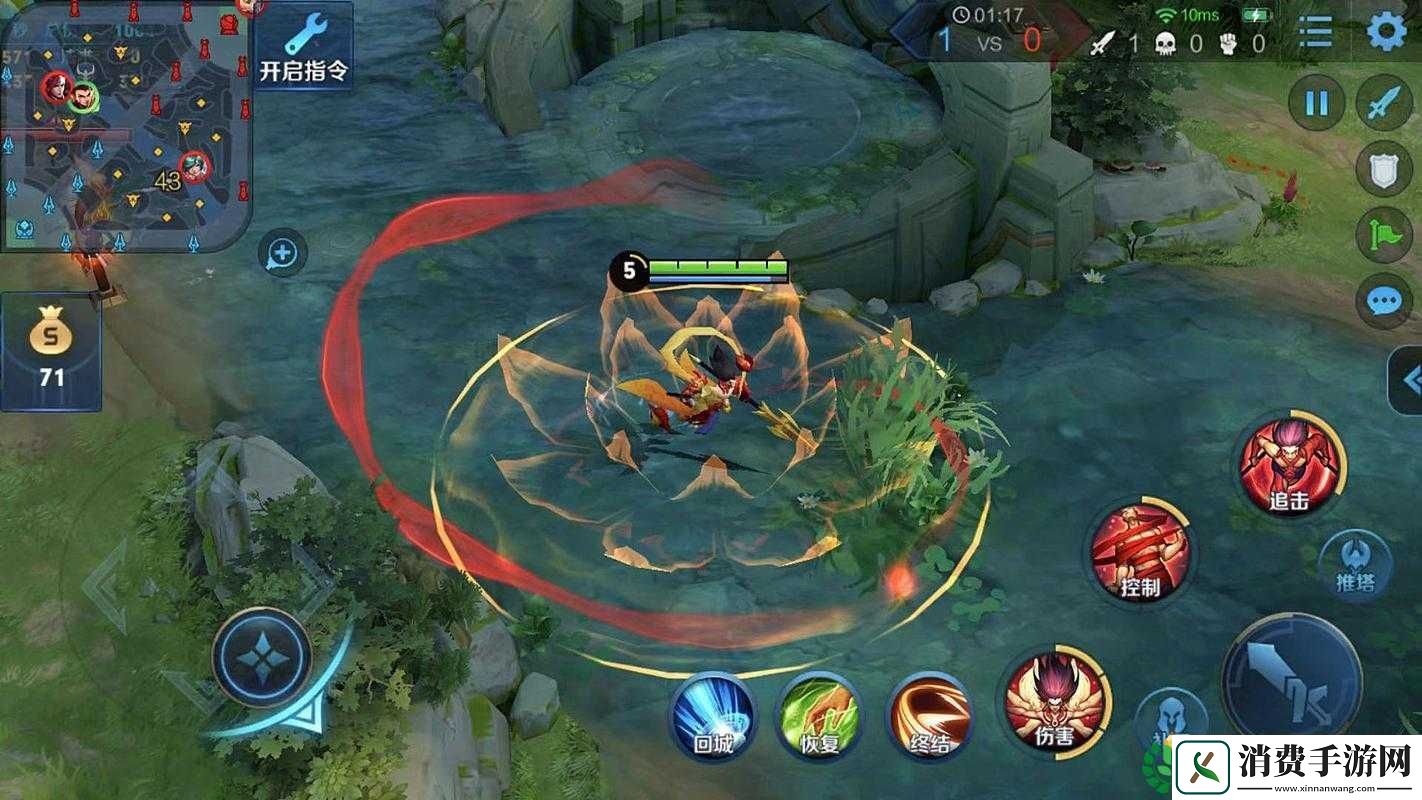
Task: Open the gold shop showing 71 coins
Action: (50, 351)
